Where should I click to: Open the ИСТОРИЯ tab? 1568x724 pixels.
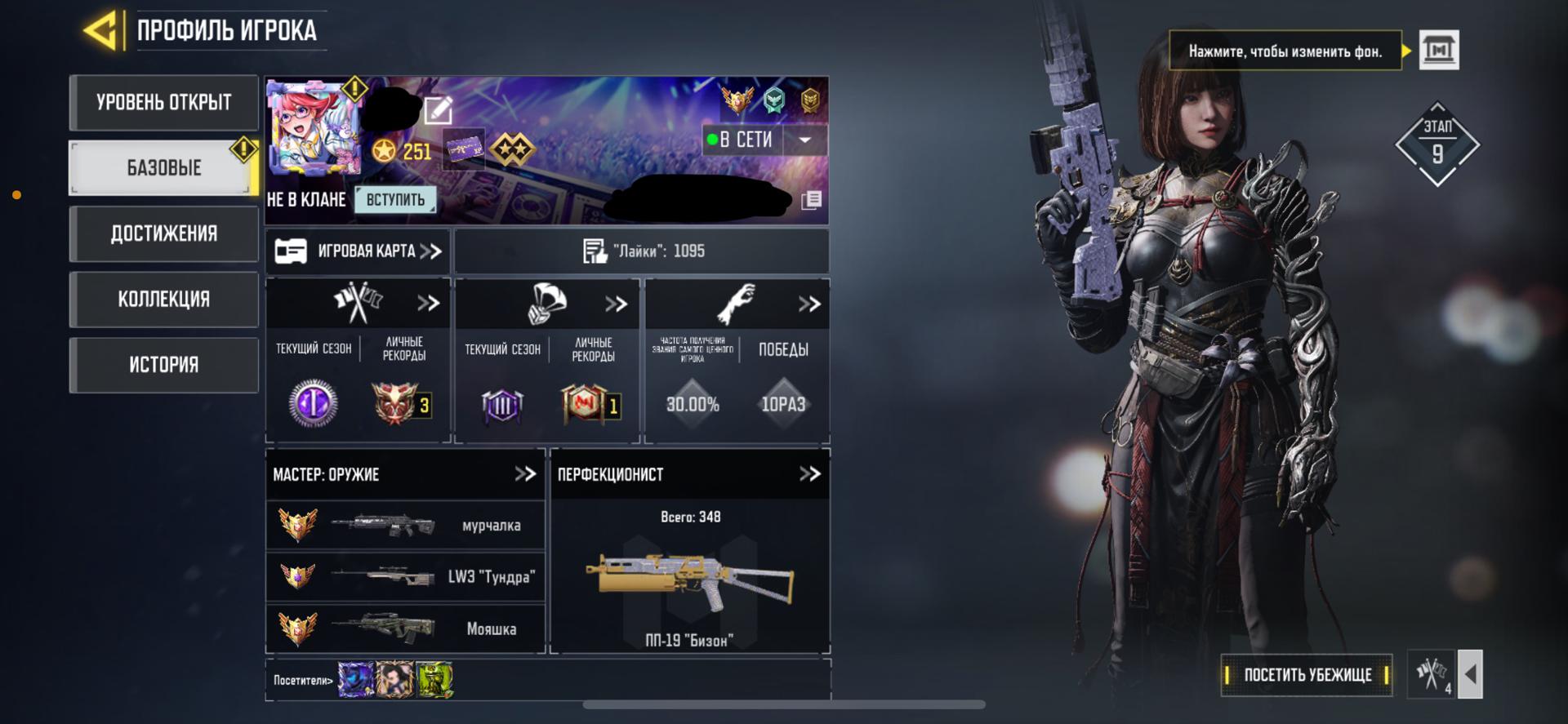pyautogui.click(x=164, y=365)
